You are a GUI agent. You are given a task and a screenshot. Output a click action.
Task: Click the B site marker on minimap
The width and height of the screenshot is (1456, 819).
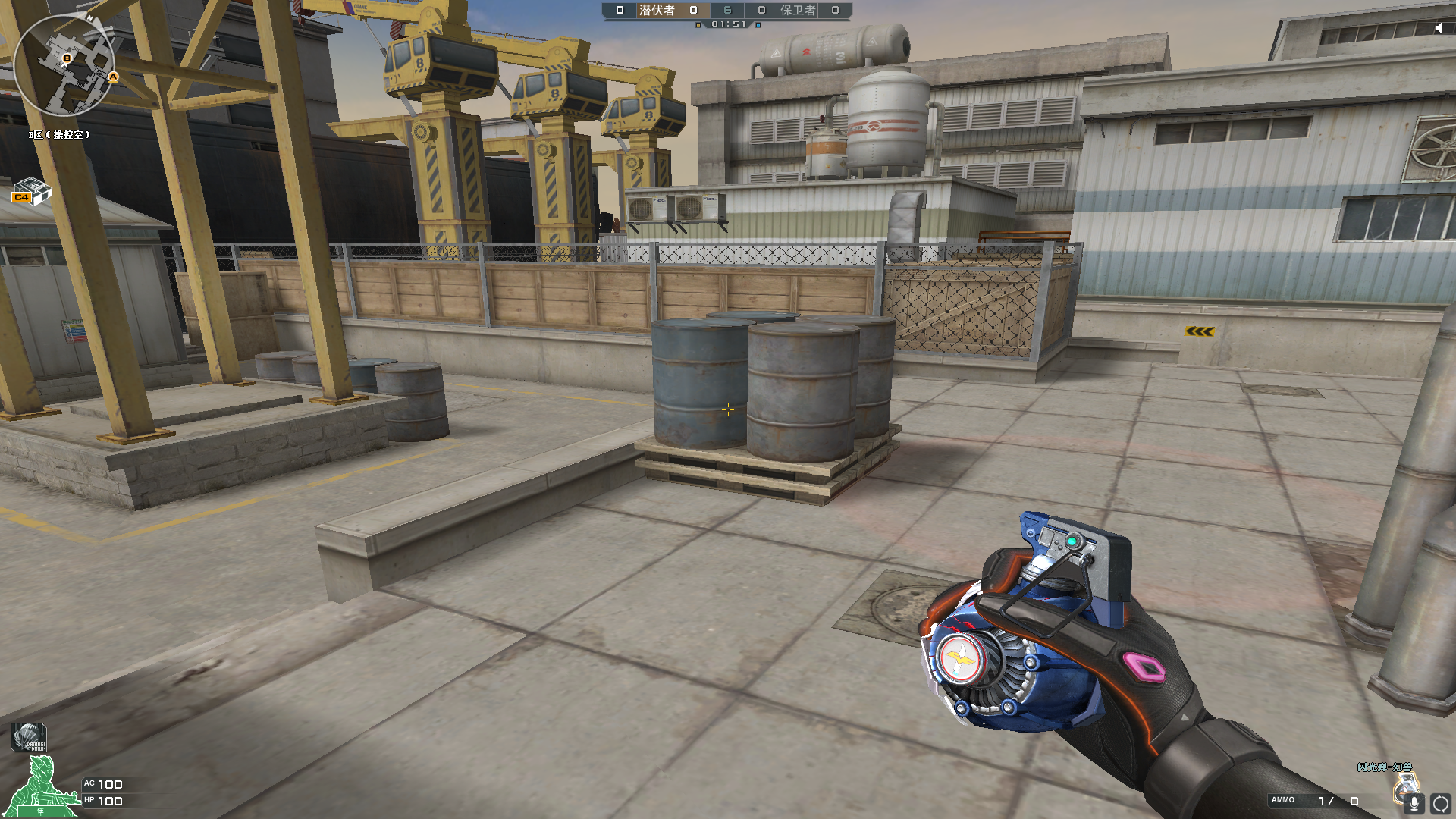click(x=67, y=58)
